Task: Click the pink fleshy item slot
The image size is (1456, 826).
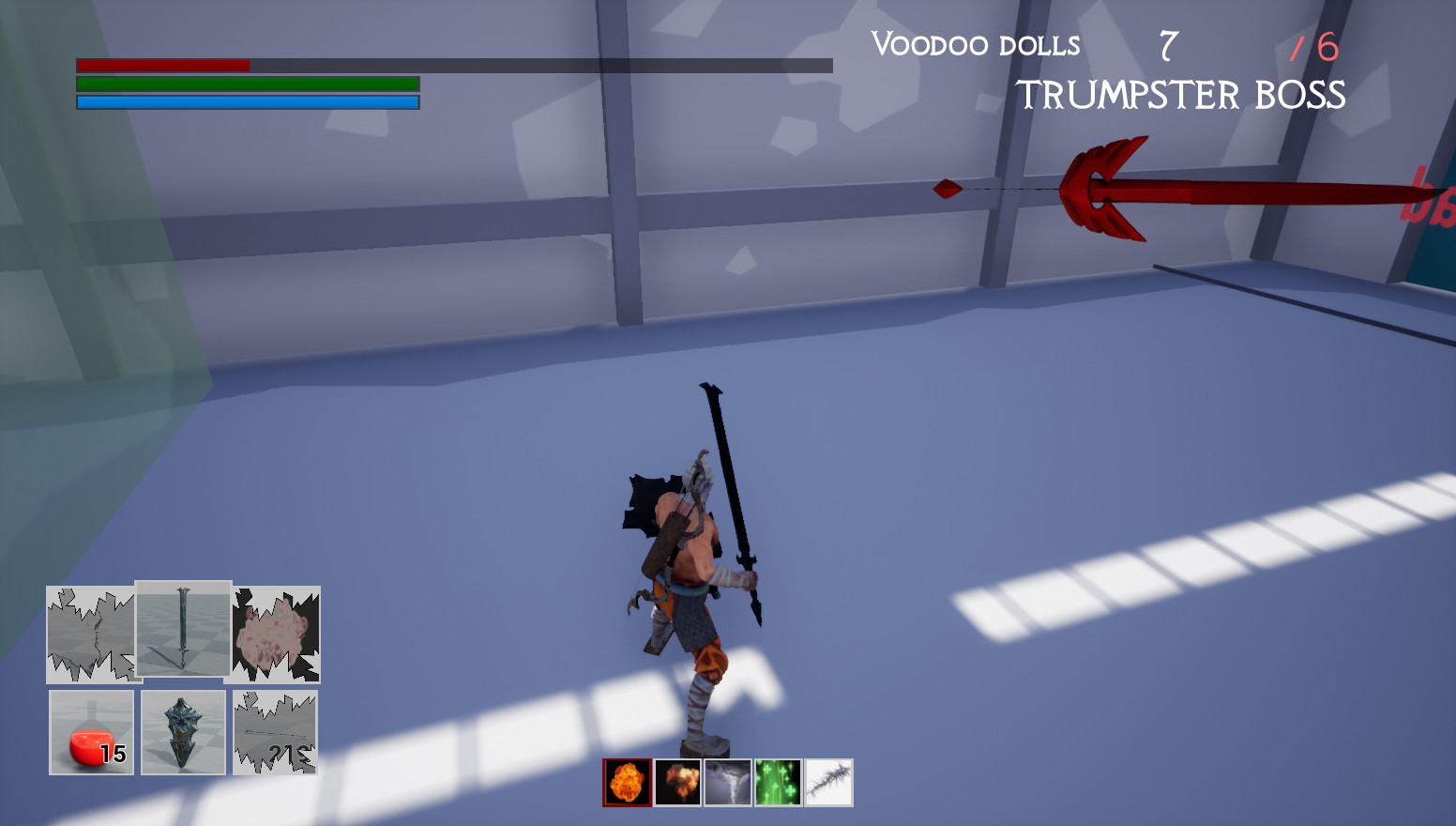Action: coord(274,633)
